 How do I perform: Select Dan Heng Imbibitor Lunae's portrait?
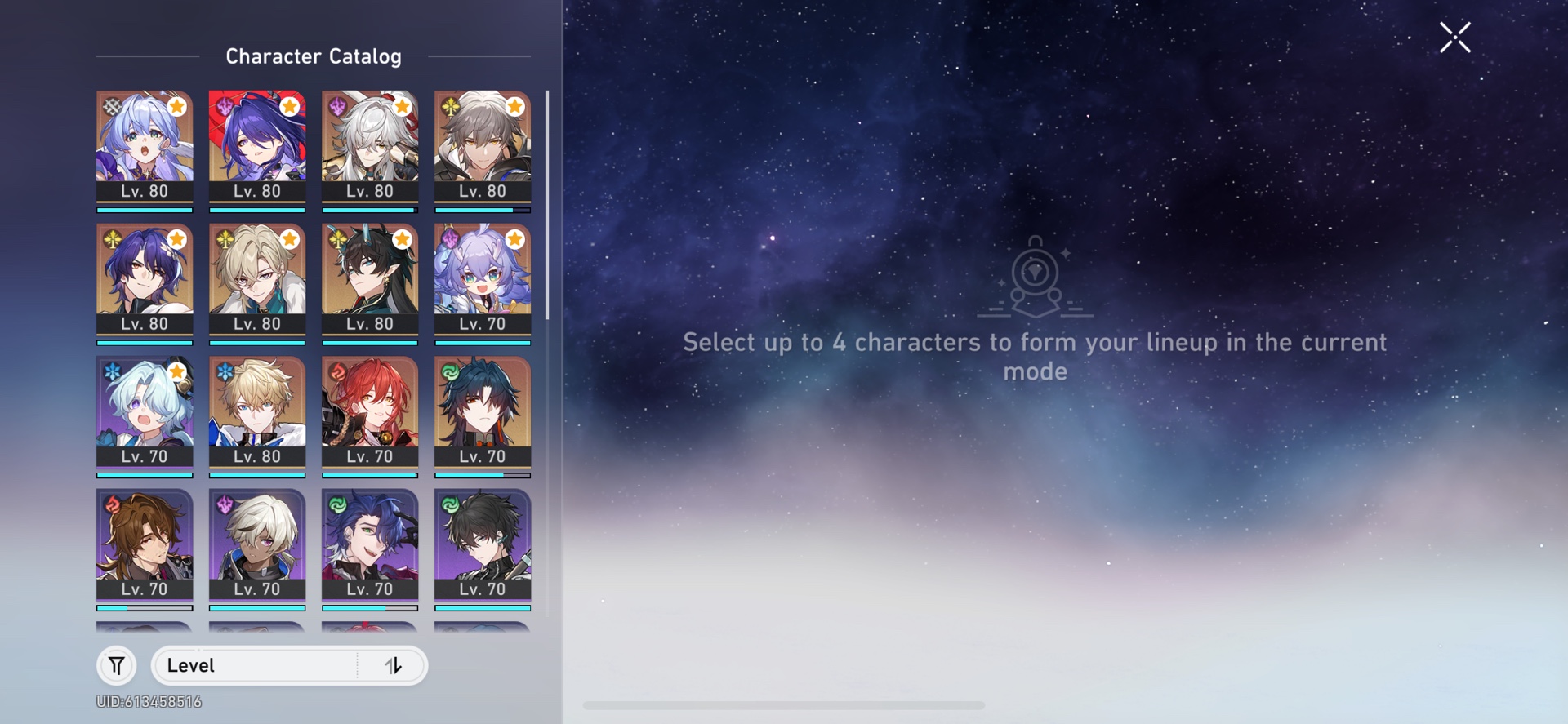tap(370, 282)
